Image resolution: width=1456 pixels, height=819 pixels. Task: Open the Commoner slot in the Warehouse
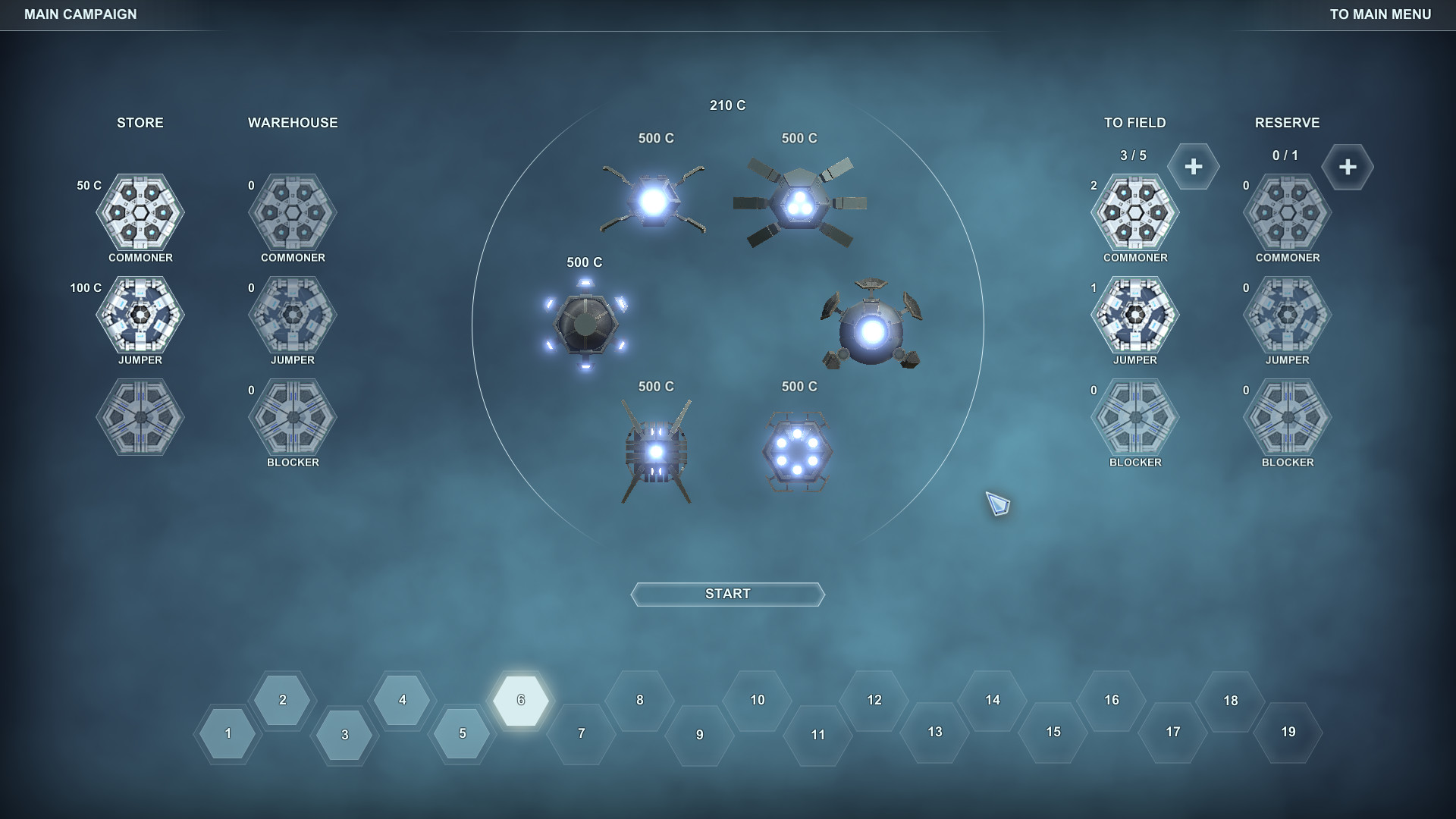292,215
